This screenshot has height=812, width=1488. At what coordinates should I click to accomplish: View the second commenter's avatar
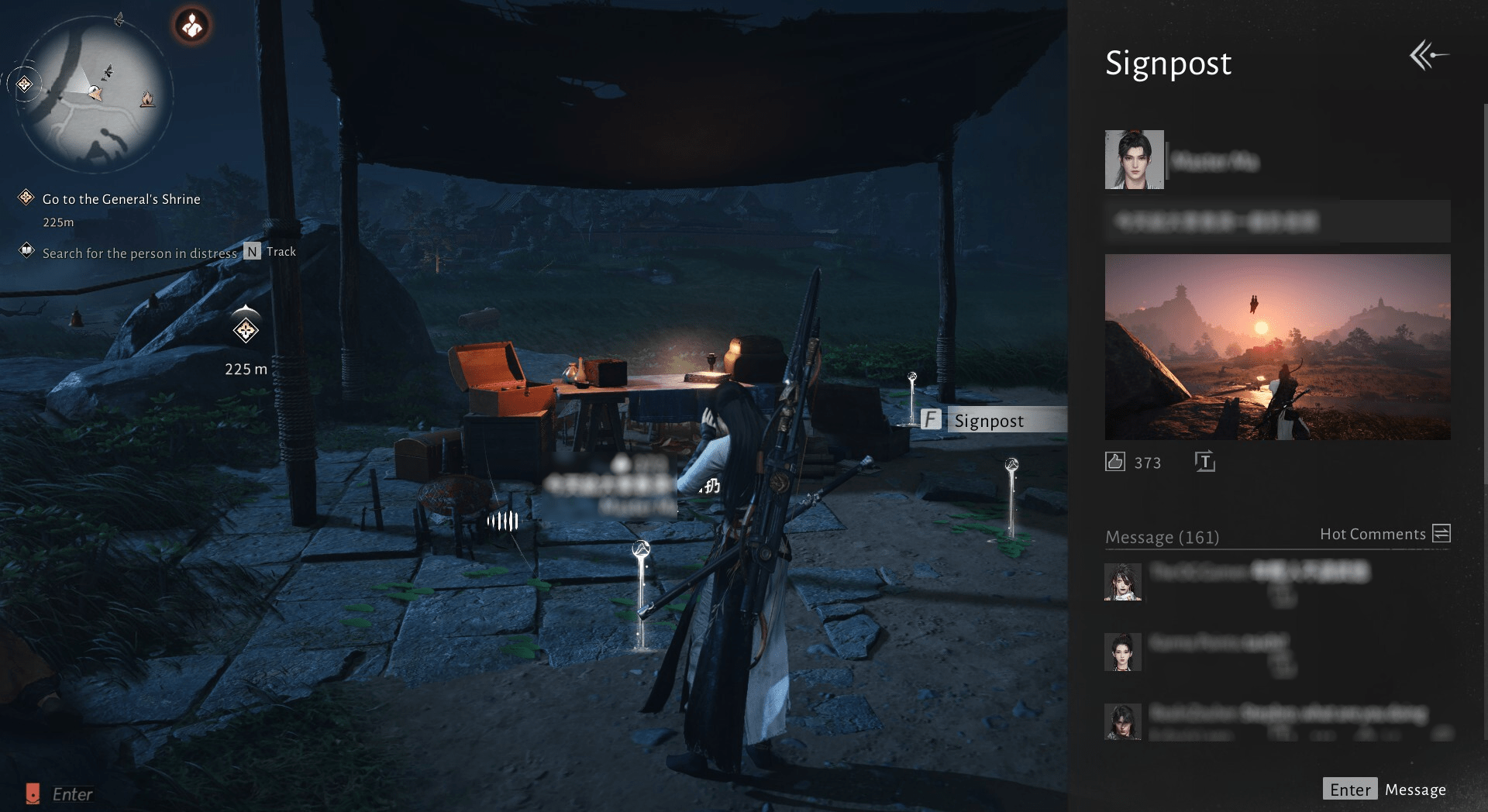click(1122, 652)
